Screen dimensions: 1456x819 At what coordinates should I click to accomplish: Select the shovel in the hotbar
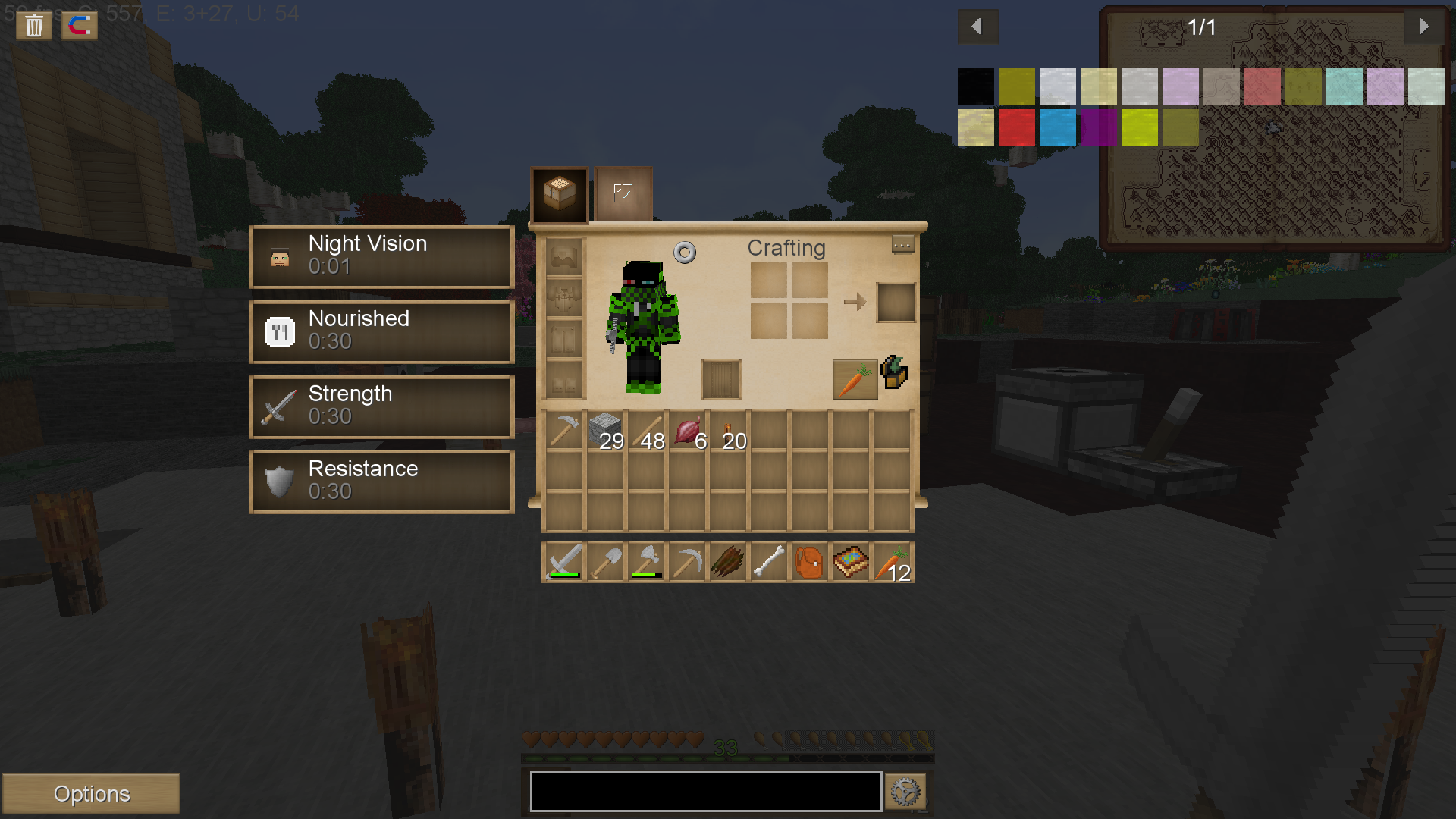(604, 561)
